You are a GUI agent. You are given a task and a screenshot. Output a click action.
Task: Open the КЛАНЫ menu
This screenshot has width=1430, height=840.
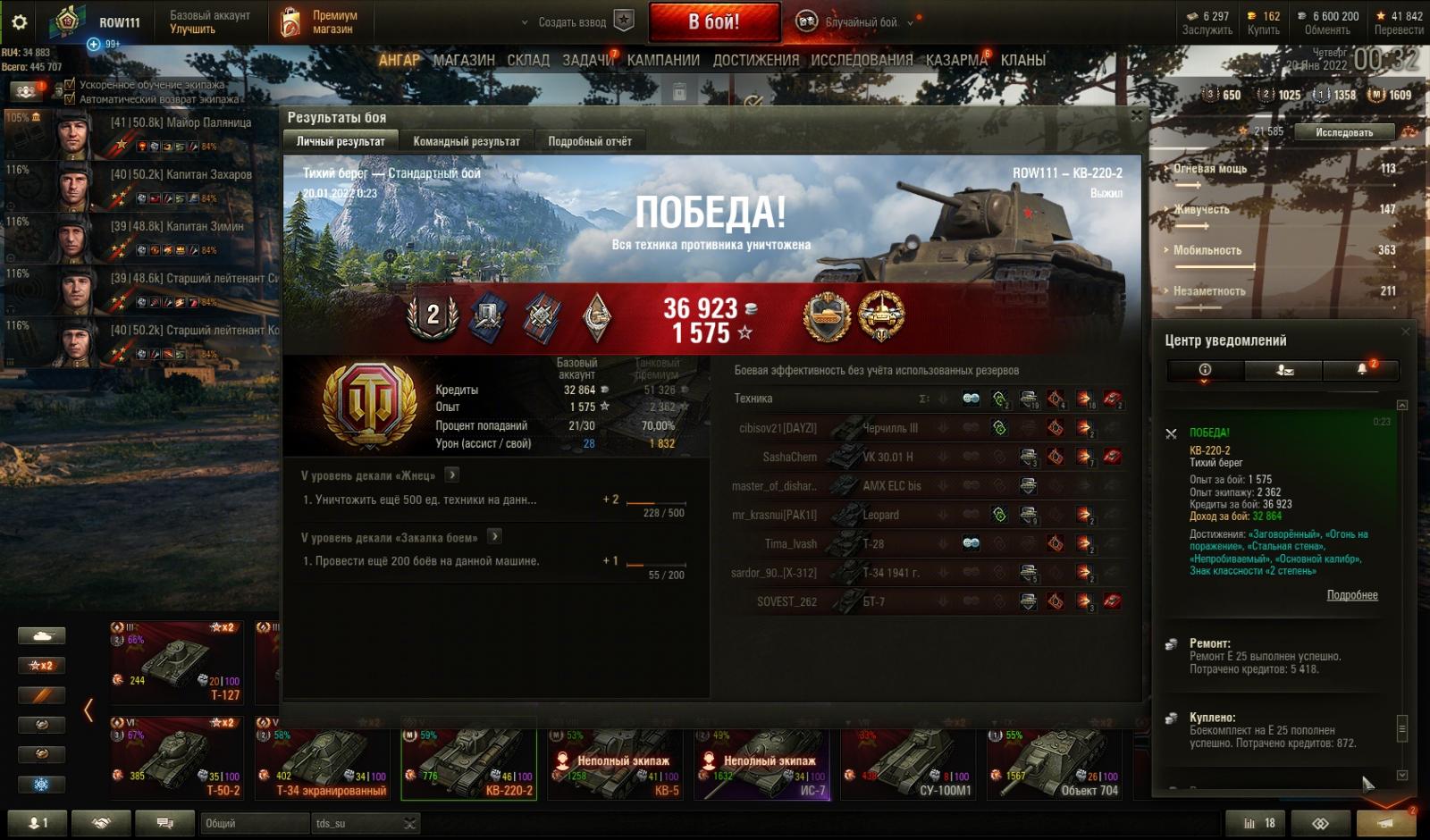pyautogui.click(x=1022, y=60)
